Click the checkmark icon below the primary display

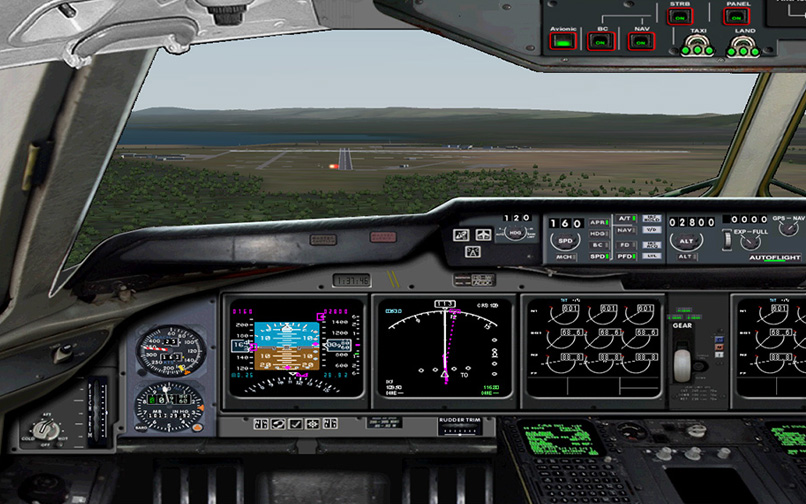pos(295,424)
